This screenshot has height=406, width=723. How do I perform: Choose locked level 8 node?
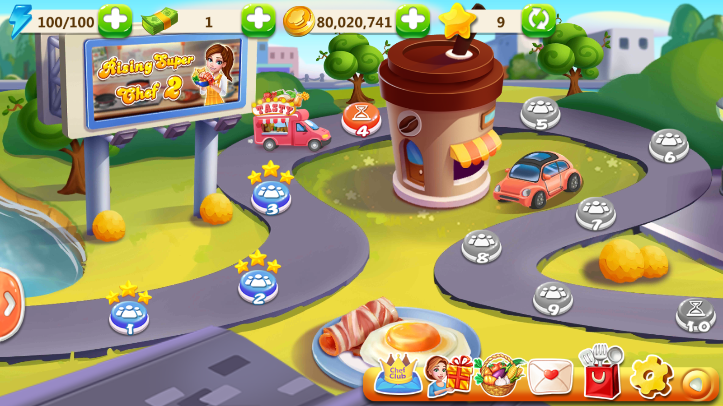[x=481, y=245]
